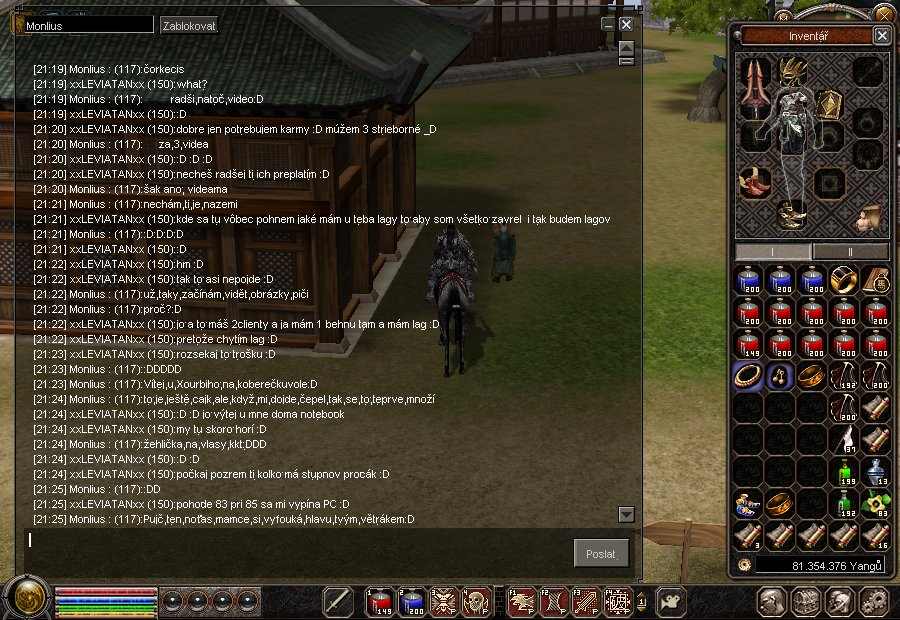Image resolution: width=900 pixels, height=620 pixels.
Task: Close the Inventář window
Action: (x=881, y=36)
